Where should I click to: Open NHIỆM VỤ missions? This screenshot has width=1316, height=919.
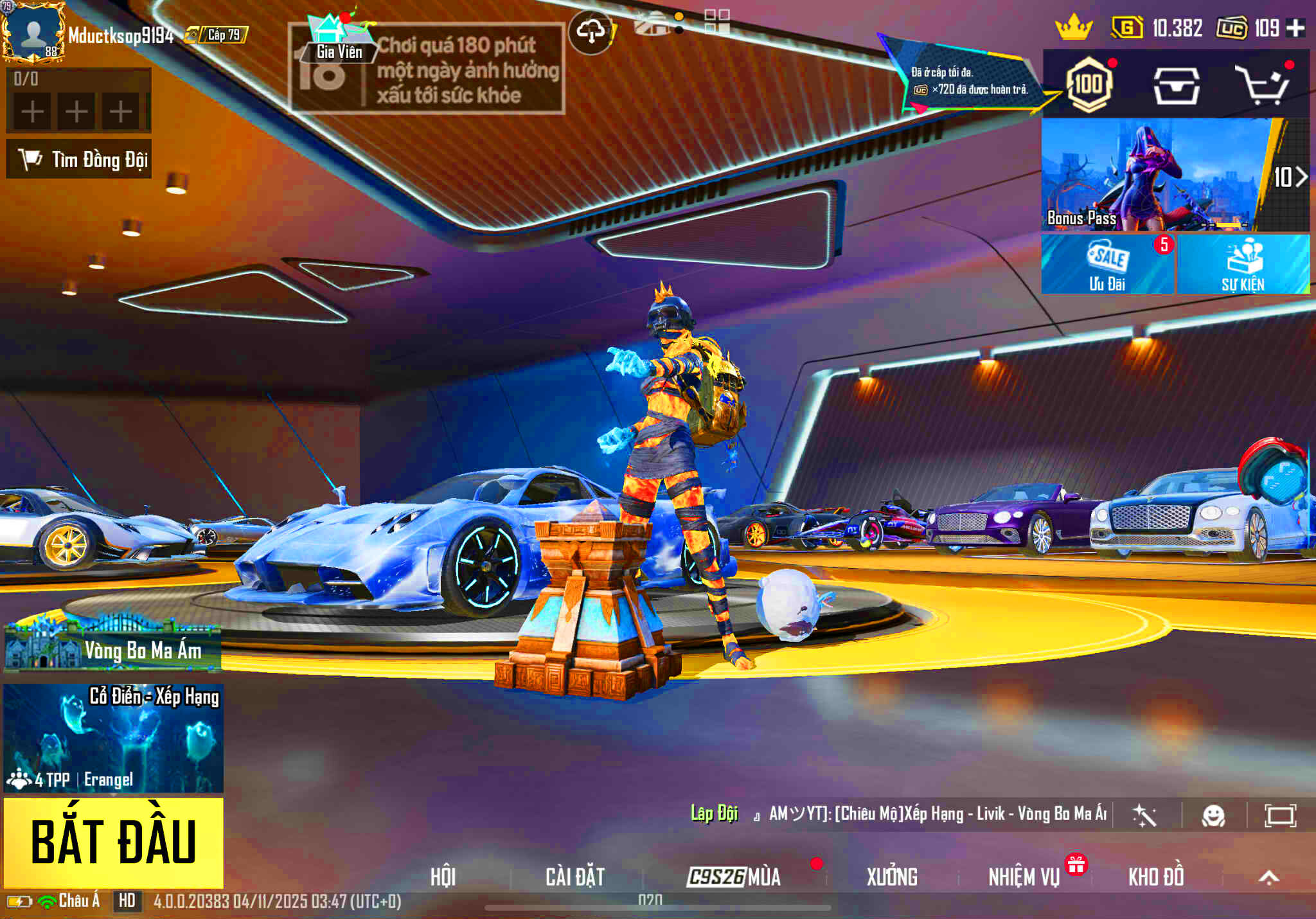coord(1024,877)
